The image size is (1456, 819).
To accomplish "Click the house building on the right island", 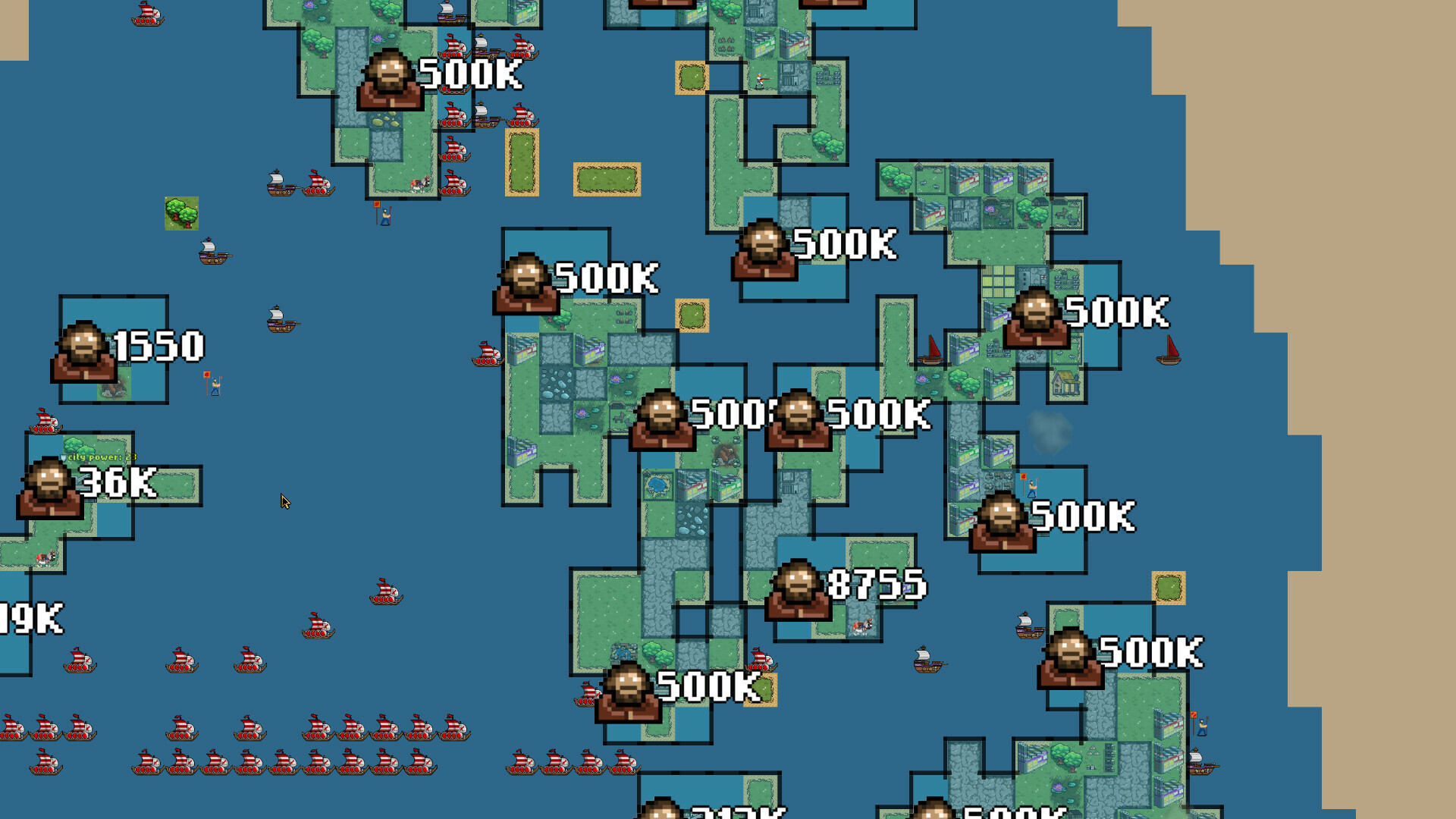I will [1065, 384].
